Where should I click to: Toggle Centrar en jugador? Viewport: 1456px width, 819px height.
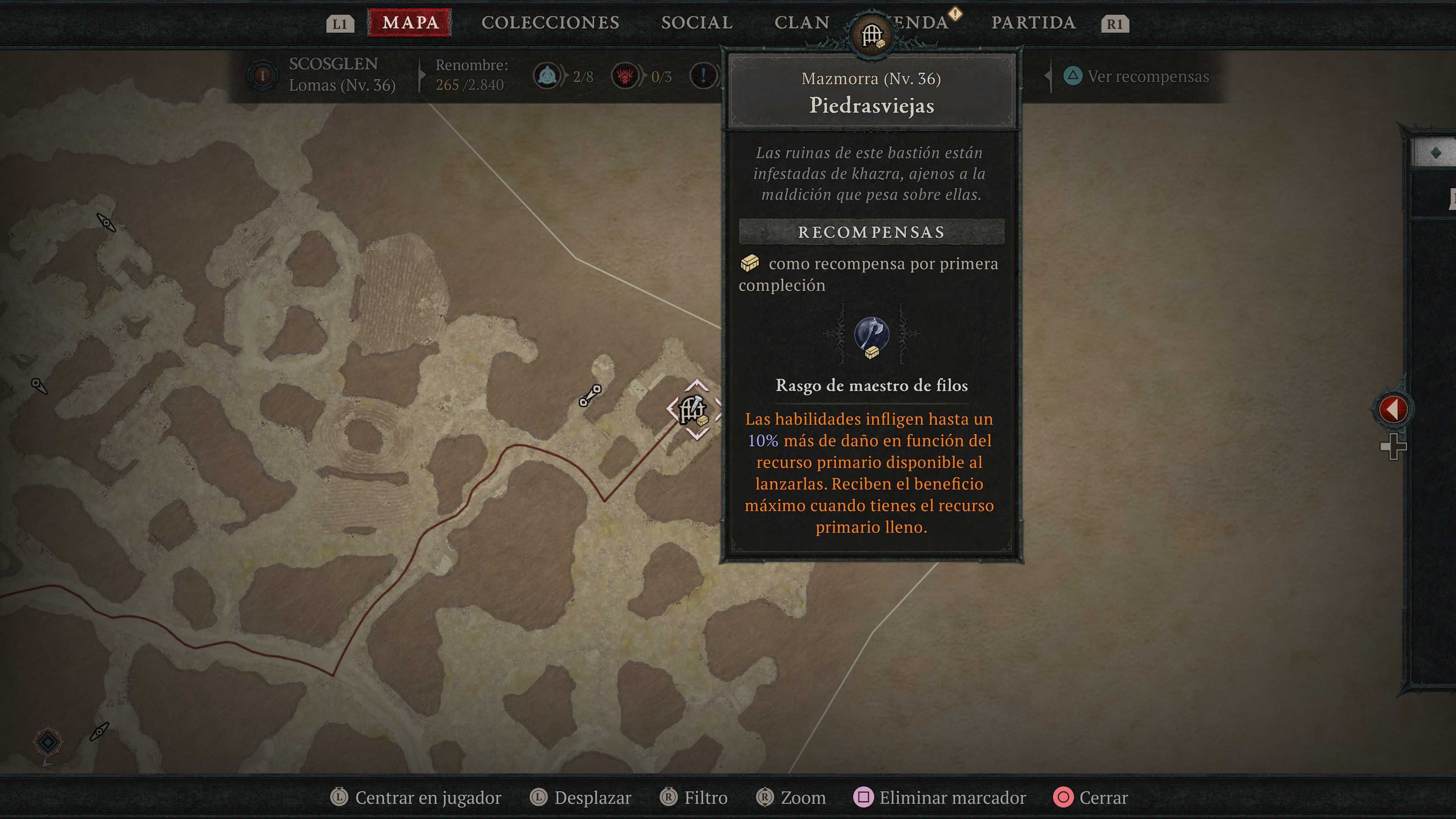point(427,797)
